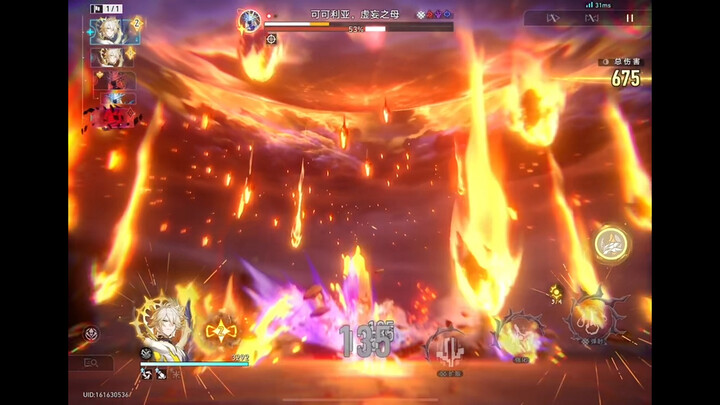Activate the thorn-ringed ability button
Screen dimensions: 720x405
pos(594,322)
